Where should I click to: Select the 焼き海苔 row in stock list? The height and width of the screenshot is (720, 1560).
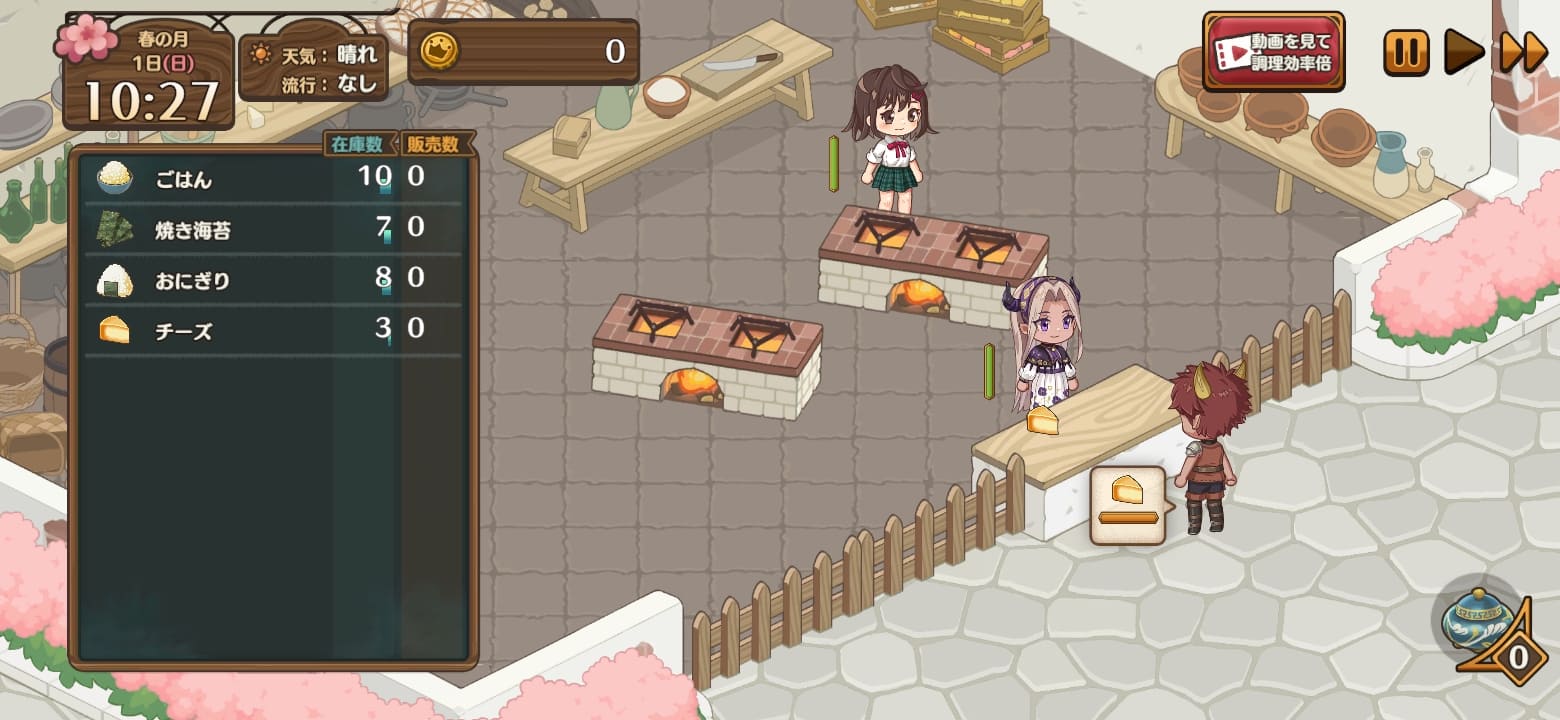pos(270,230)
